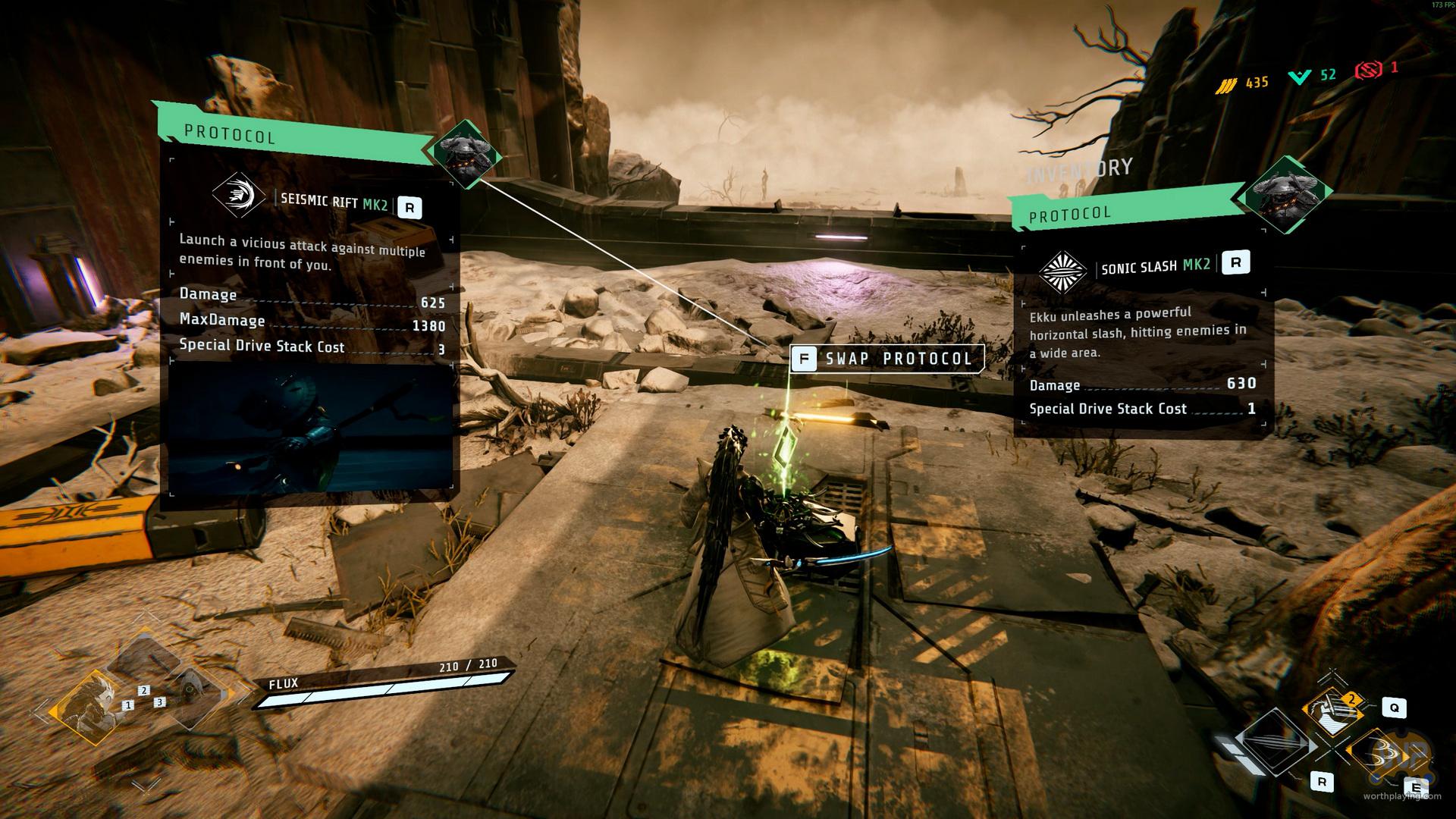Select the active orange character portrait slot

click(x=89, y=708)
